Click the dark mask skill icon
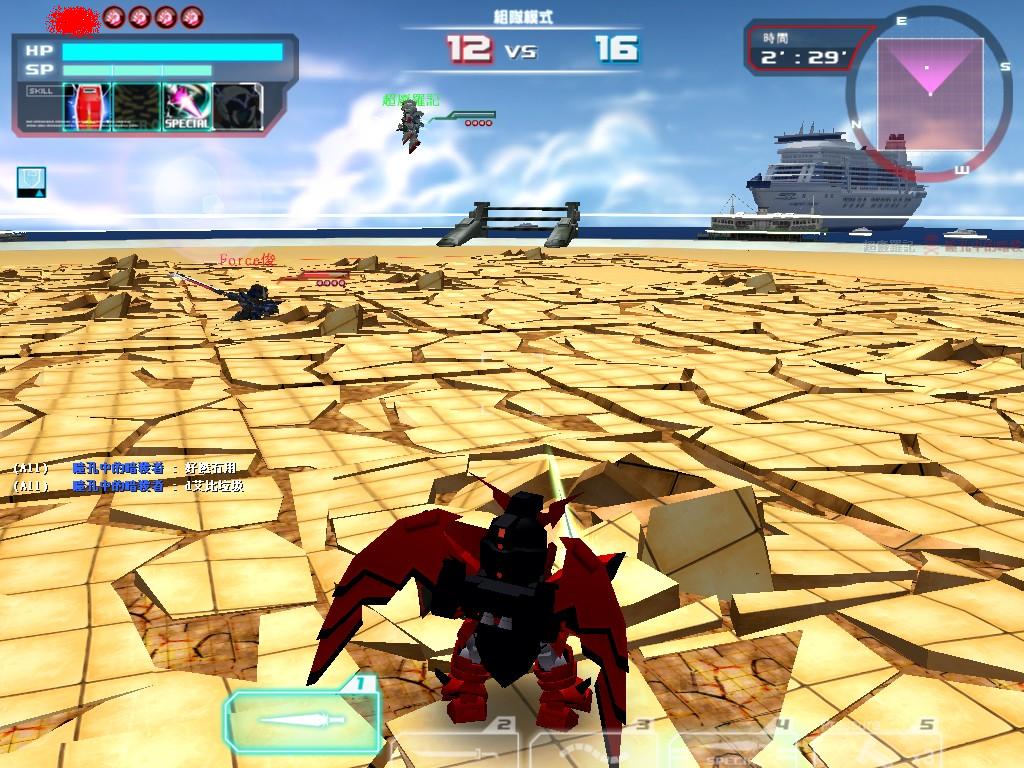 tap(238, 107)
